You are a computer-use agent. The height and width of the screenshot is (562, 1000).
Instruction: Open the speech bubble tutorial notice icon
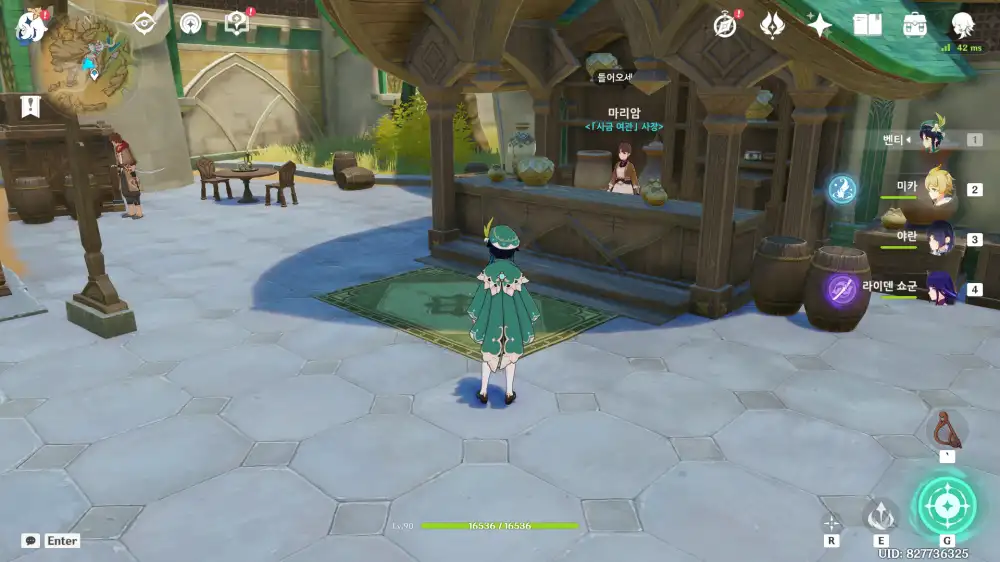click(236, 23)
